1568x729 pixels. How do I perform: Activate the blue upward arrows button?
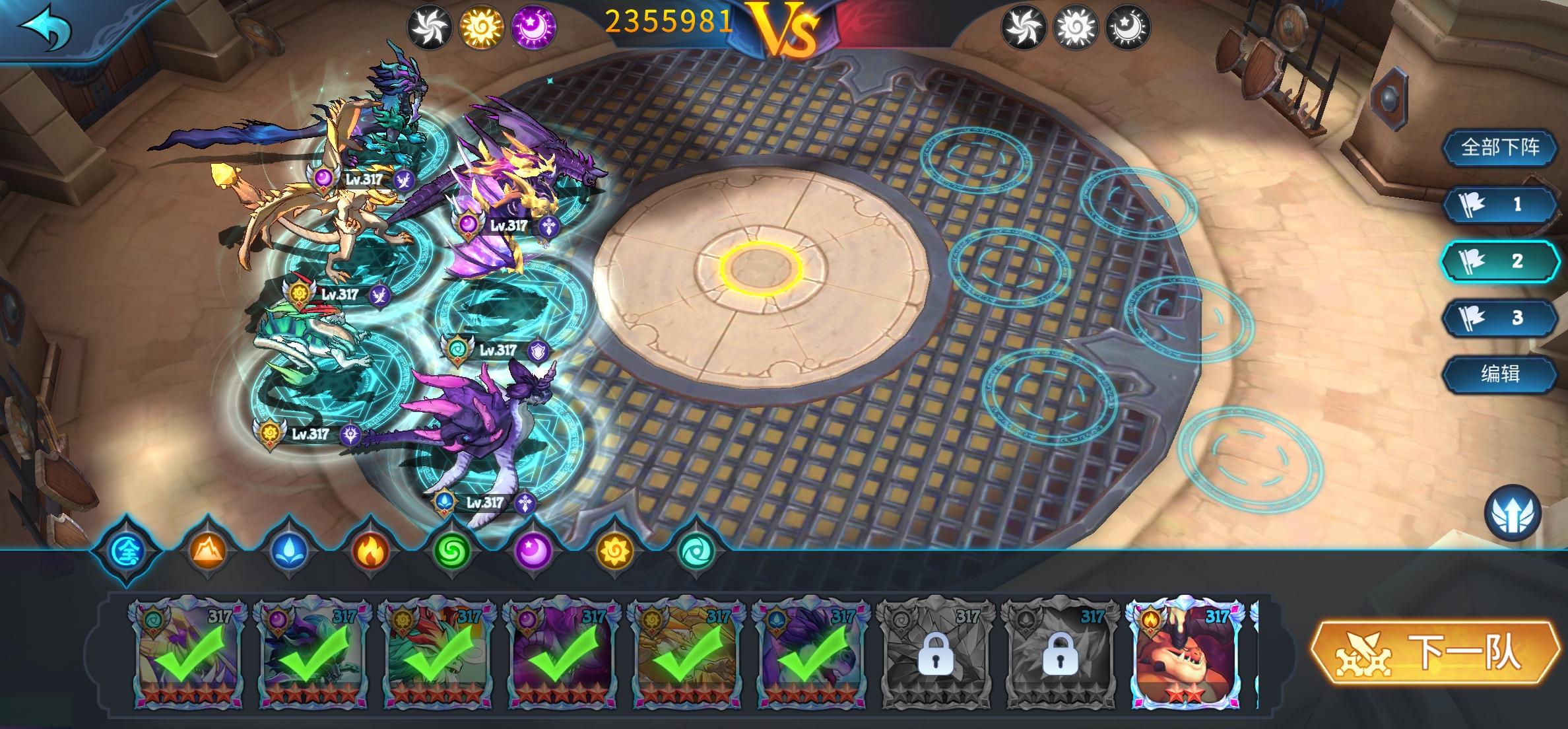point(1513,514)
